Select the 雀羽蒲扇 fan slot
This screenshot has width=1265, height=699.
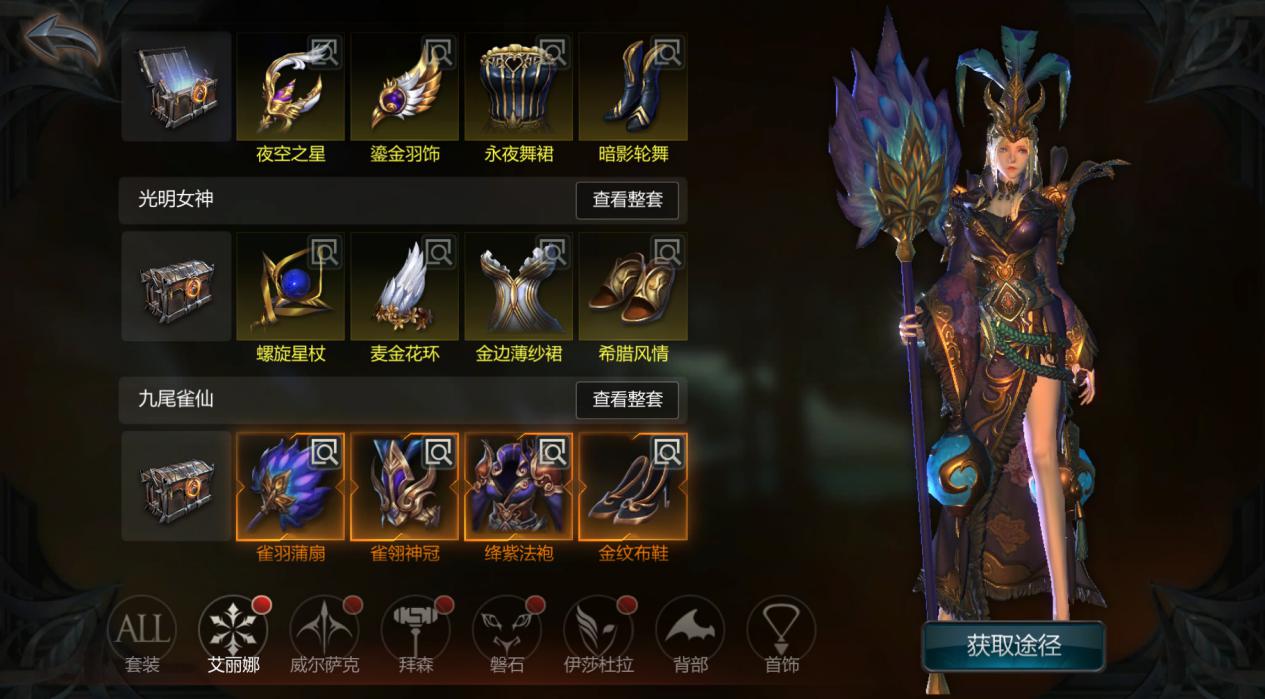(291, 487)
